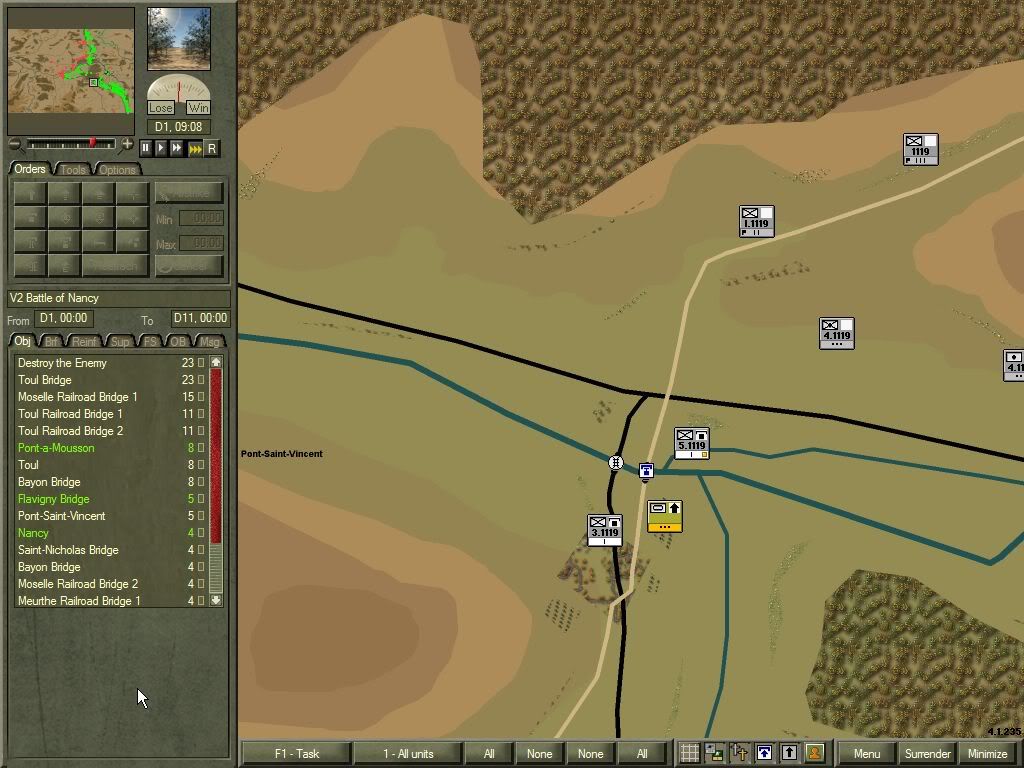The image size is (1024, 768).
Task: Choose the Pont-a-Mousson objective row
Action: tap(56, 448)
